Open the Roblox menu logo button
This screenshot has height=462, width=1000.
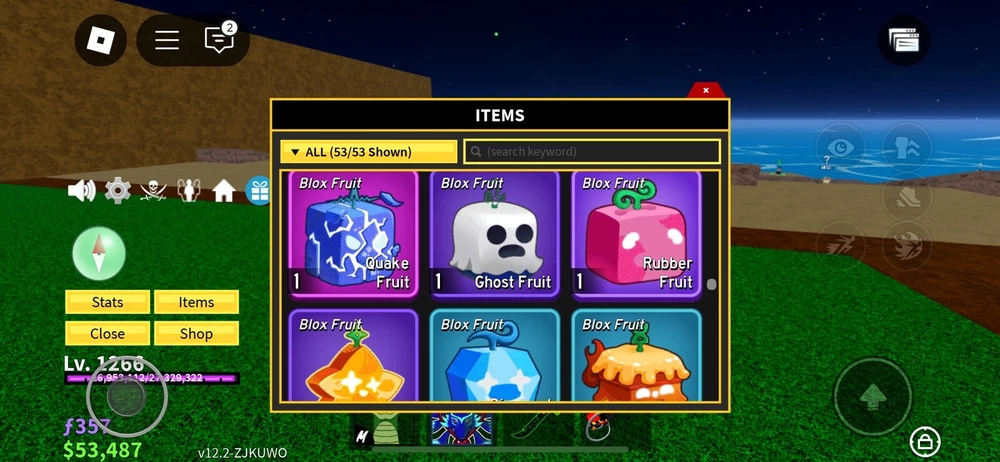pyautogui.click(x=101, y=40)
